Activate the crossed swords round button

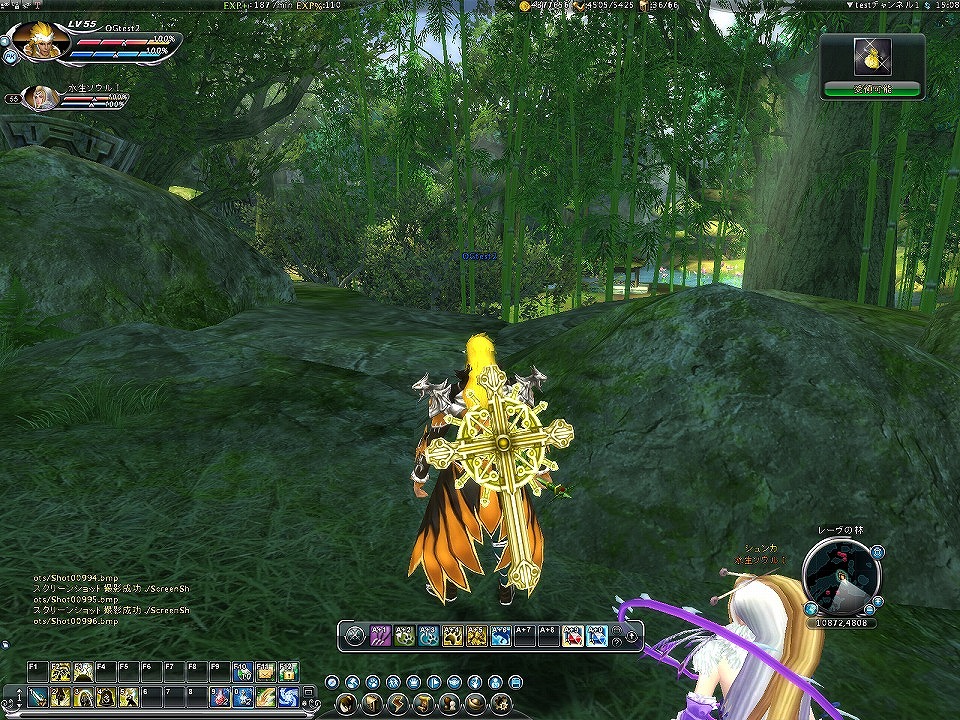point(354,635)
